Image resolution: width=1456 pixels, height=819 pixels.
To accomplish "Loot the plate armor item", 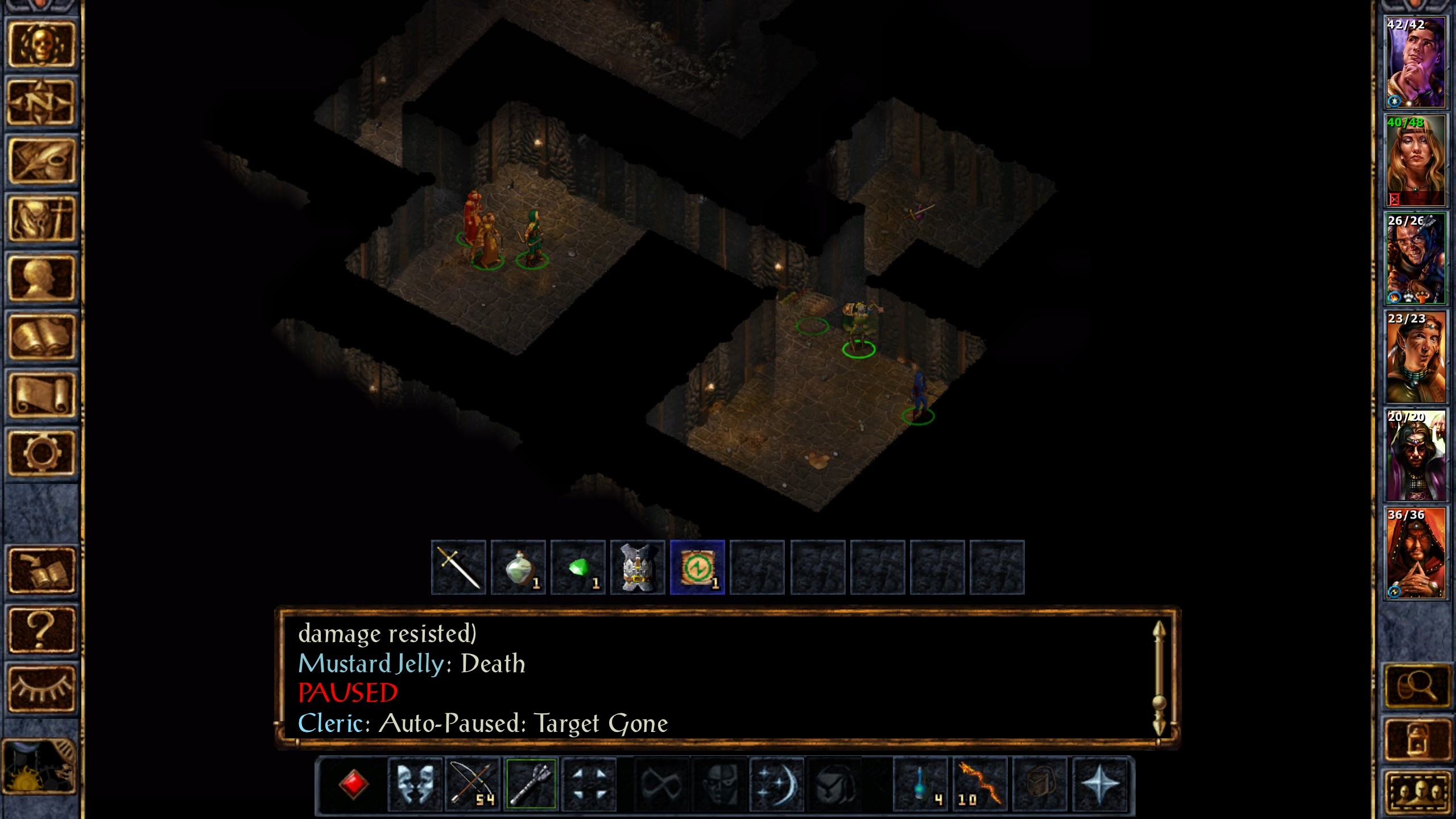I will [x=638, y=567].
